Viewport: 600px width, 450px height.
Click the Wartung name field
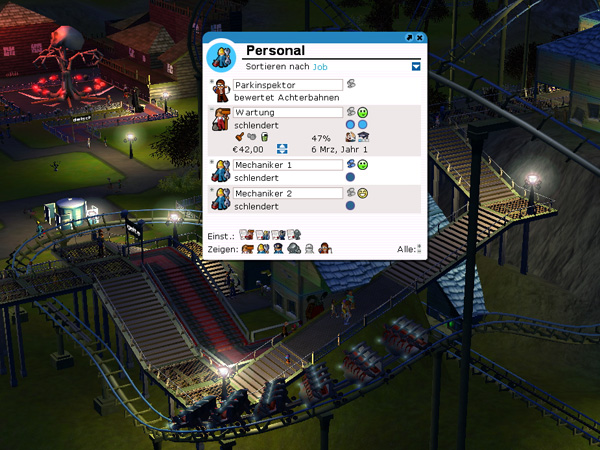point(288,113)
